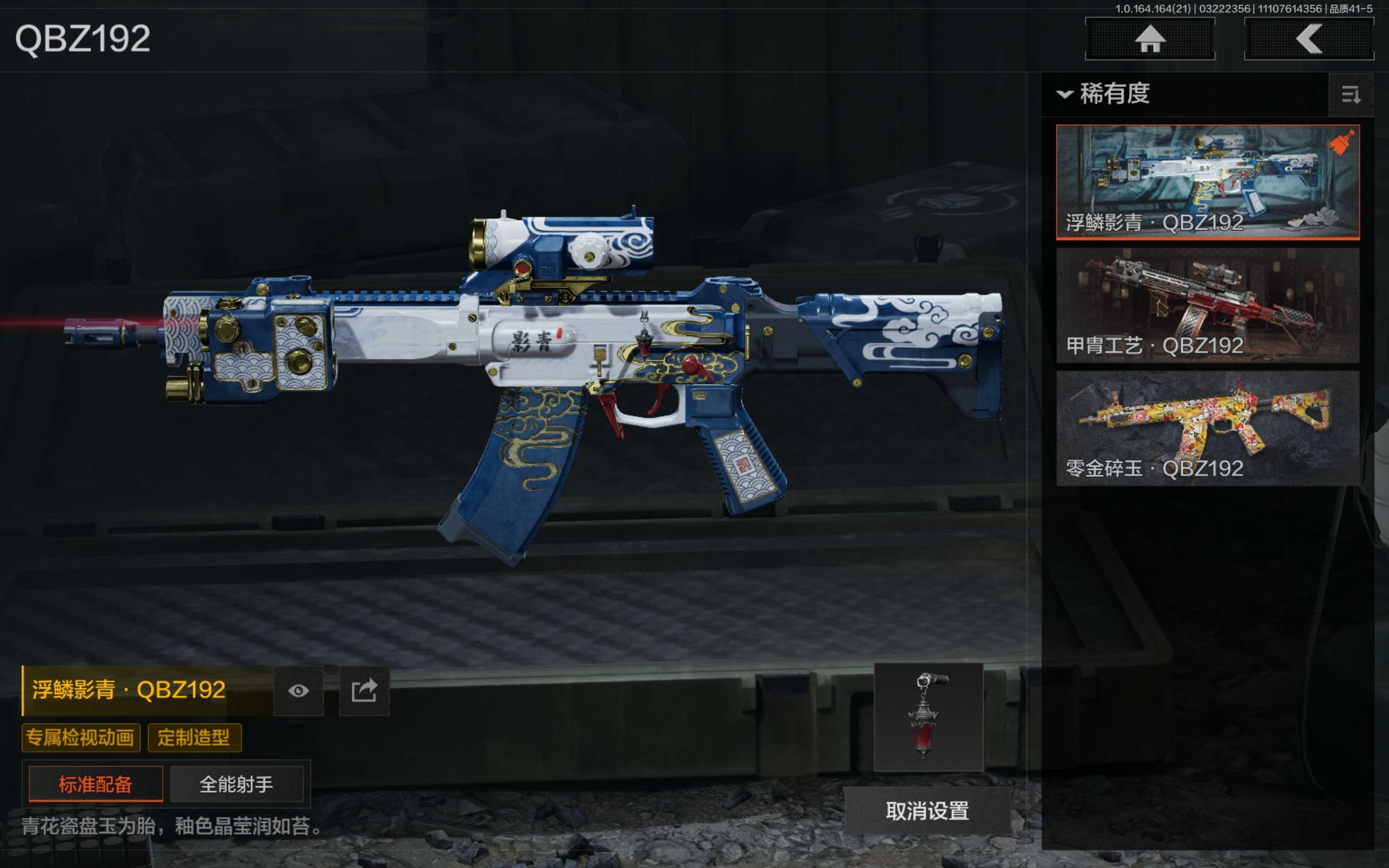The width and height of the screenshot is (1389, 868).
Task: Click the 取消设置 button
Action: point(927,810)
